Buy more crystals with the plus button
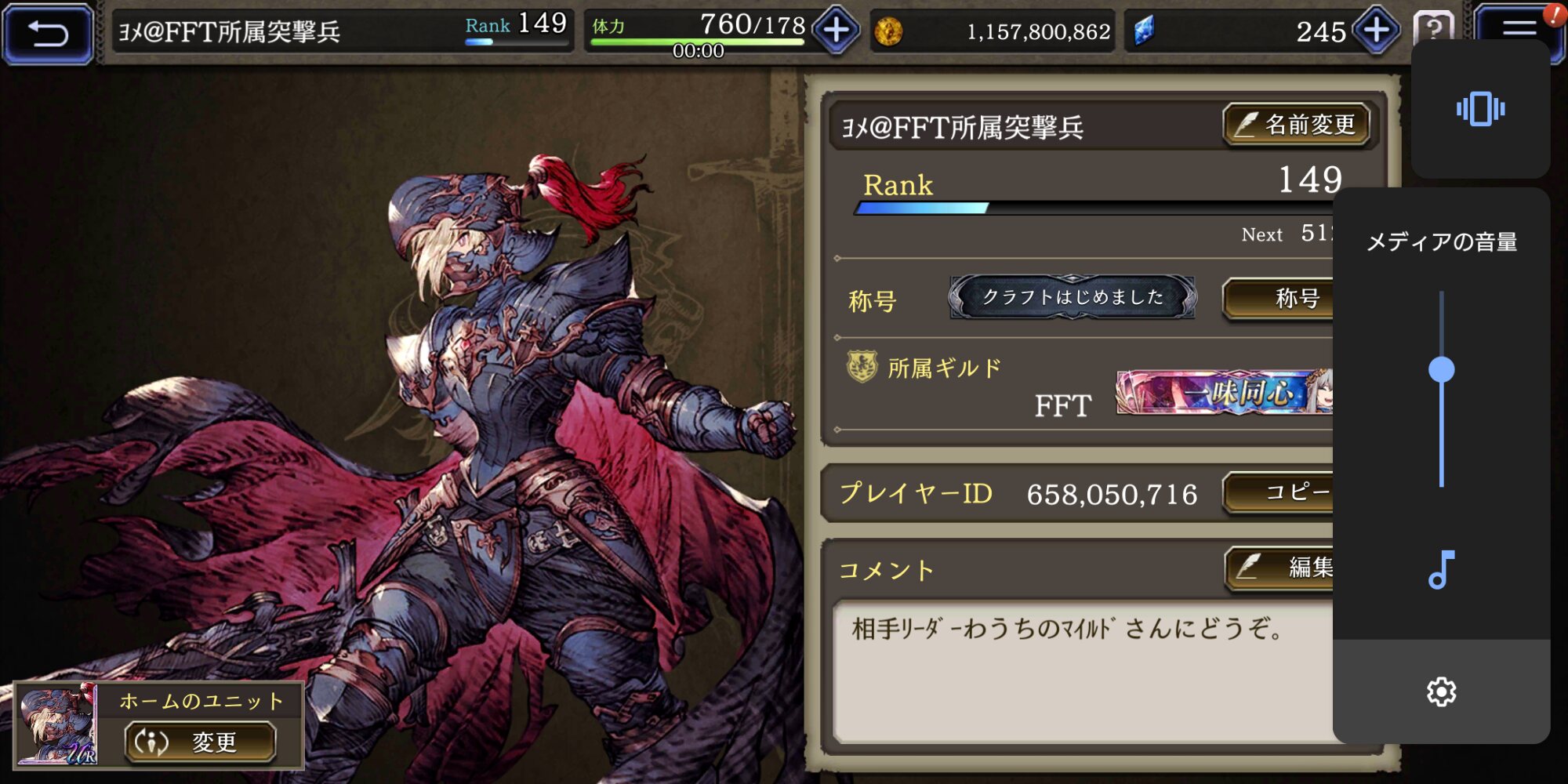1568x784 pixels. pyautogui.click(x=1377, y=31)
